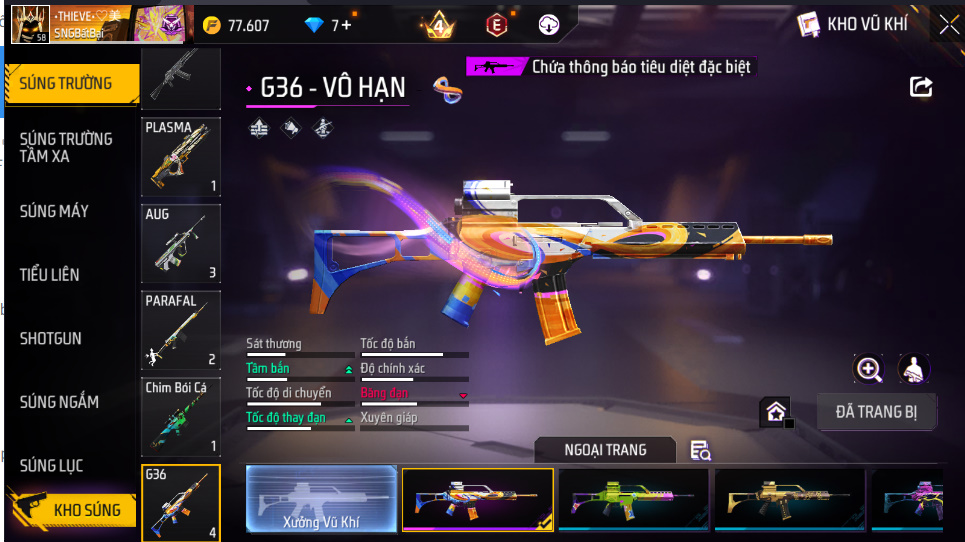Open the SÚNG LỤC category

tap(52, 465)
